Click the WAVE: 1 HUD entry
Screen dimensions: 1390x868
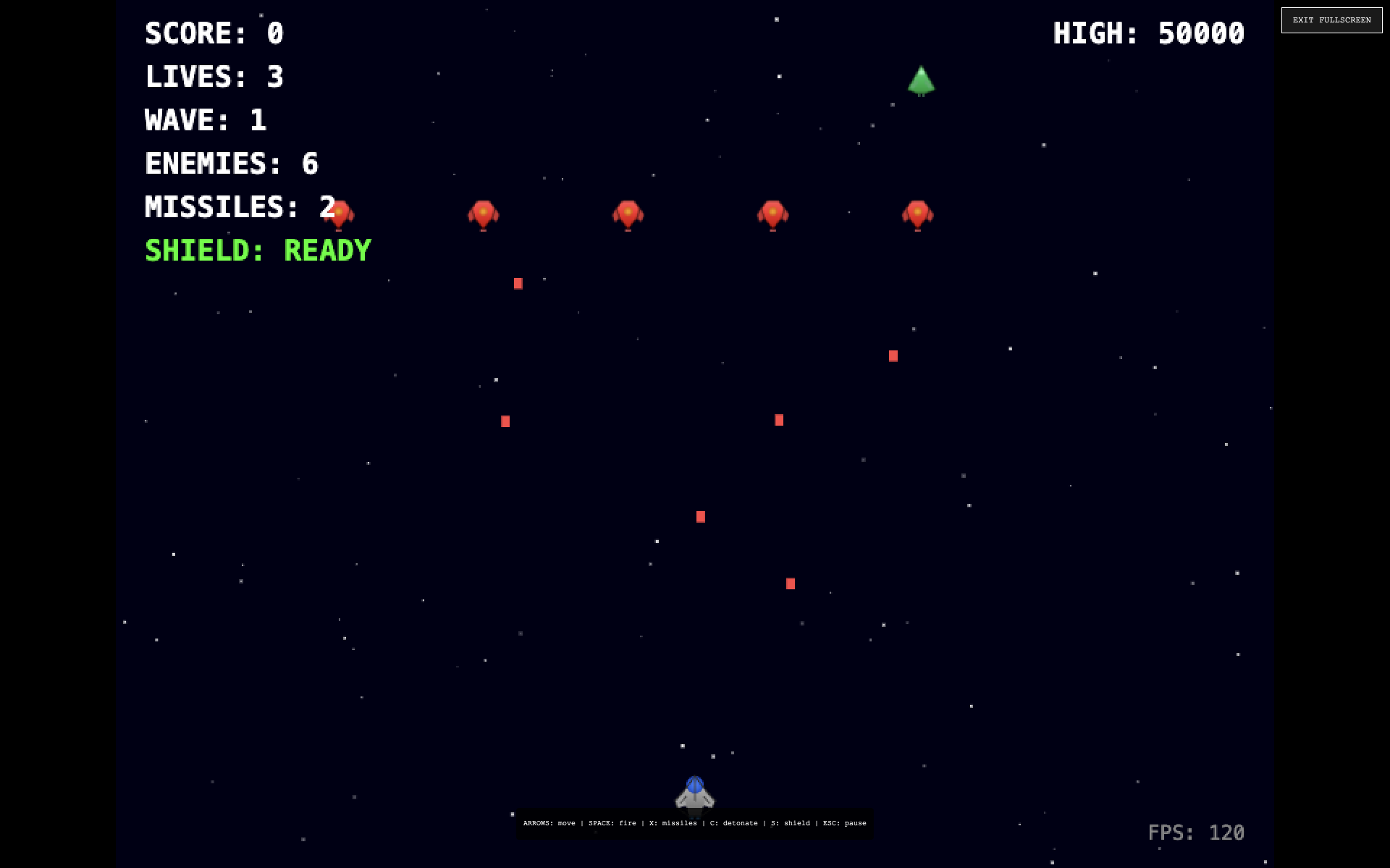pos(206,120)
